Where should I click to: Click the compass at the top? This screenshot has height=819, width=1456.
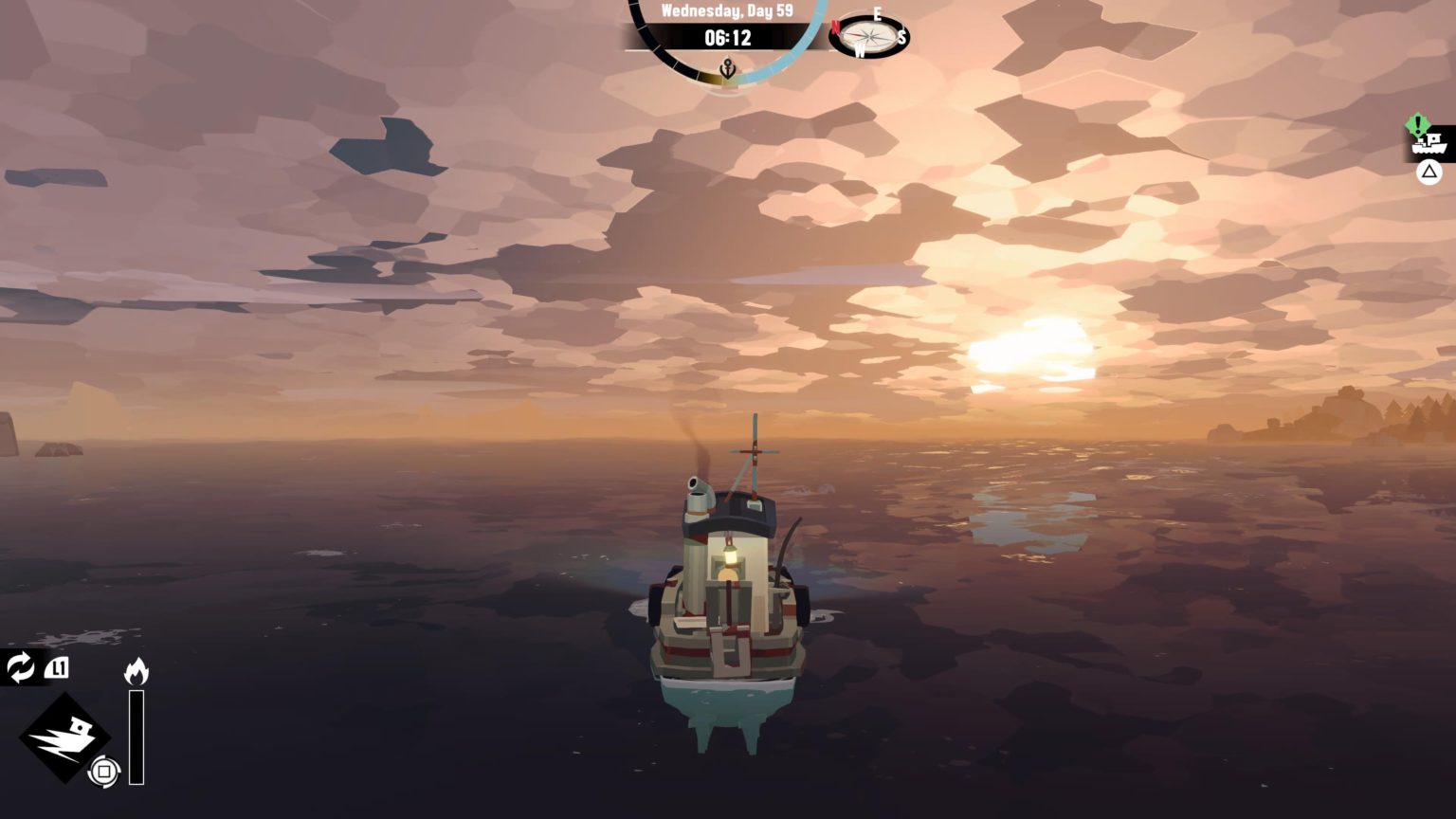869,37
